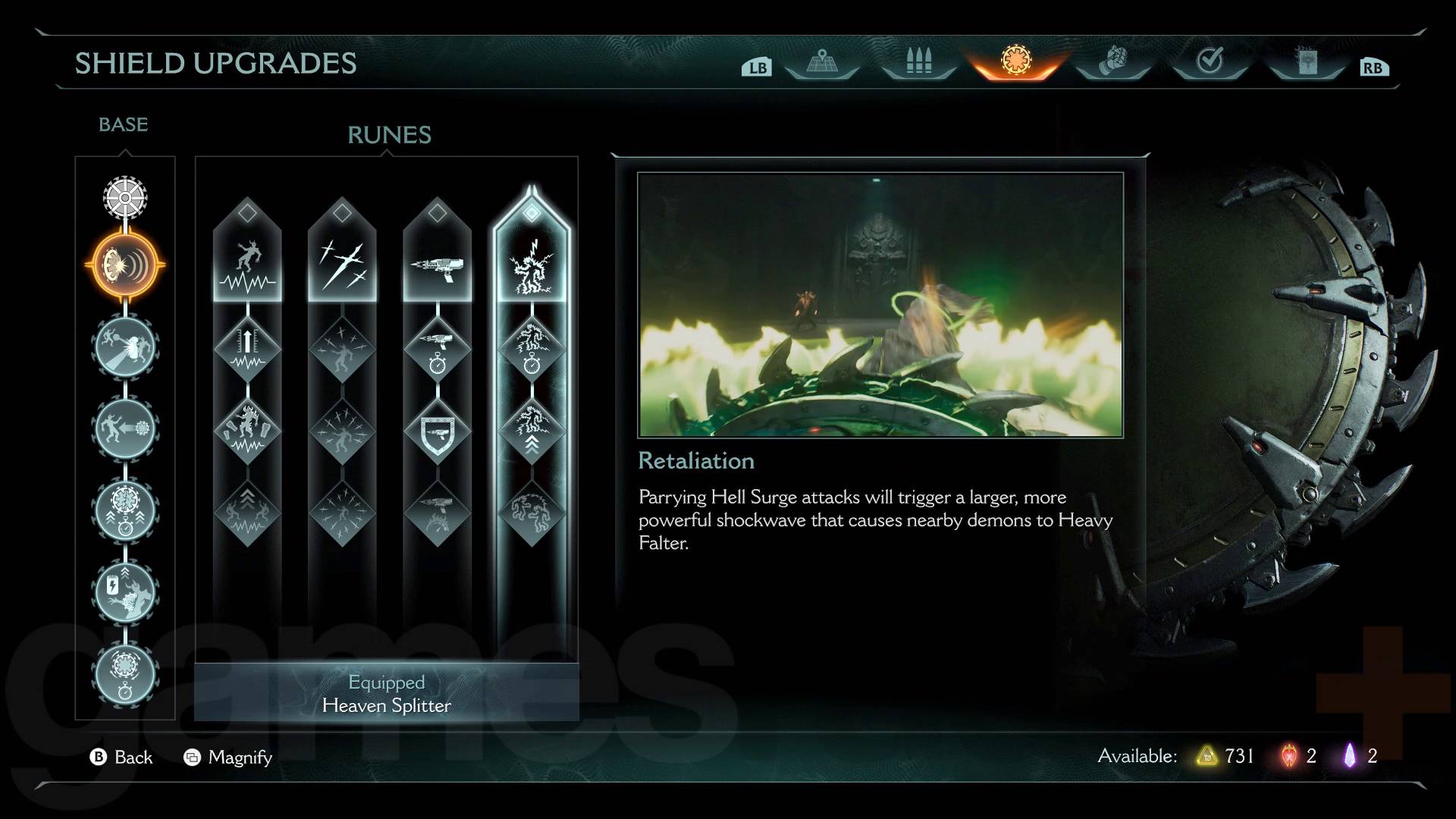1456x819 pixels.
Task: Open the gauntlet fist tab
Action: coord(1112,61)
